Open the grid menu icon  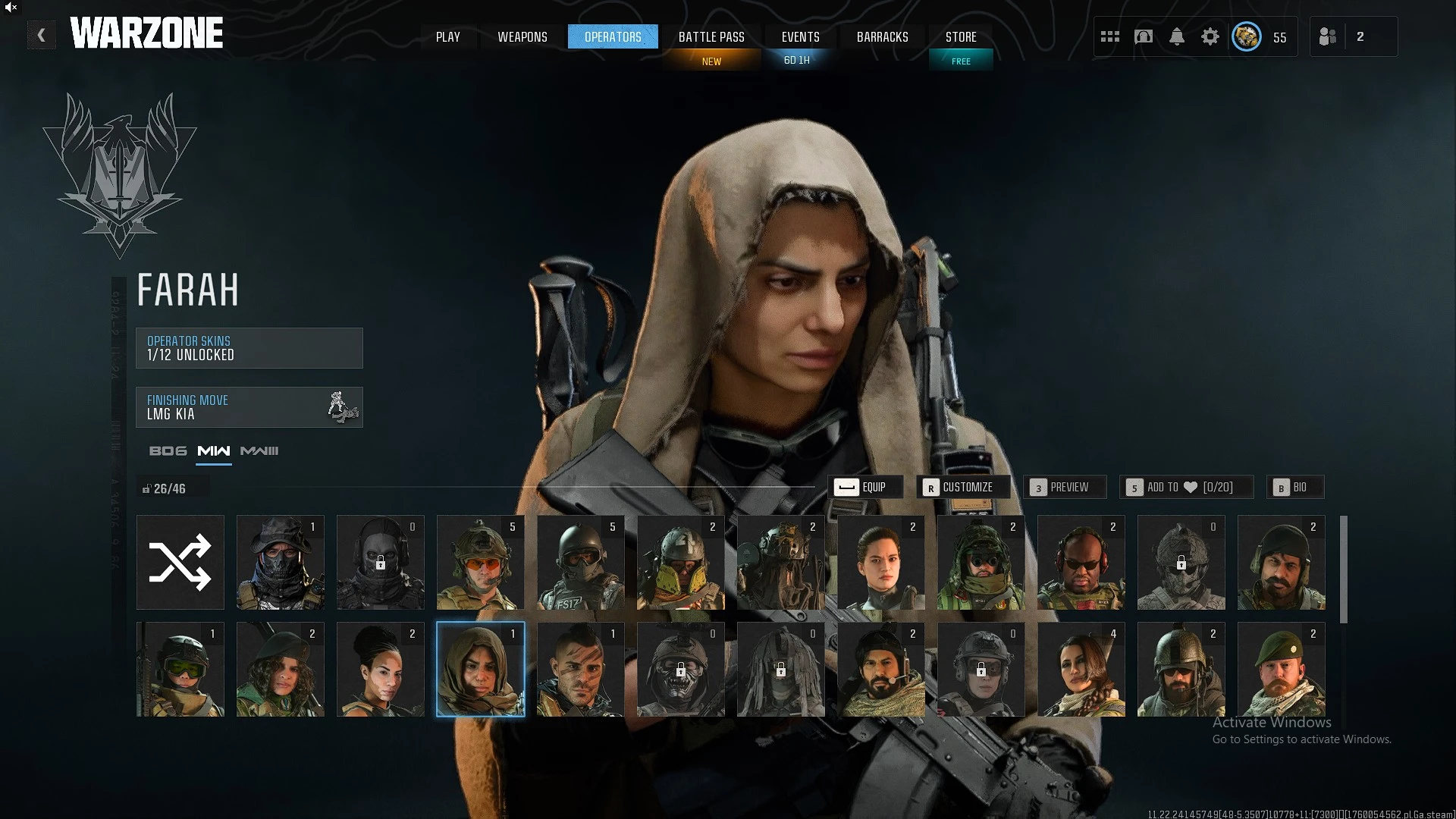tap(1109, 36)
